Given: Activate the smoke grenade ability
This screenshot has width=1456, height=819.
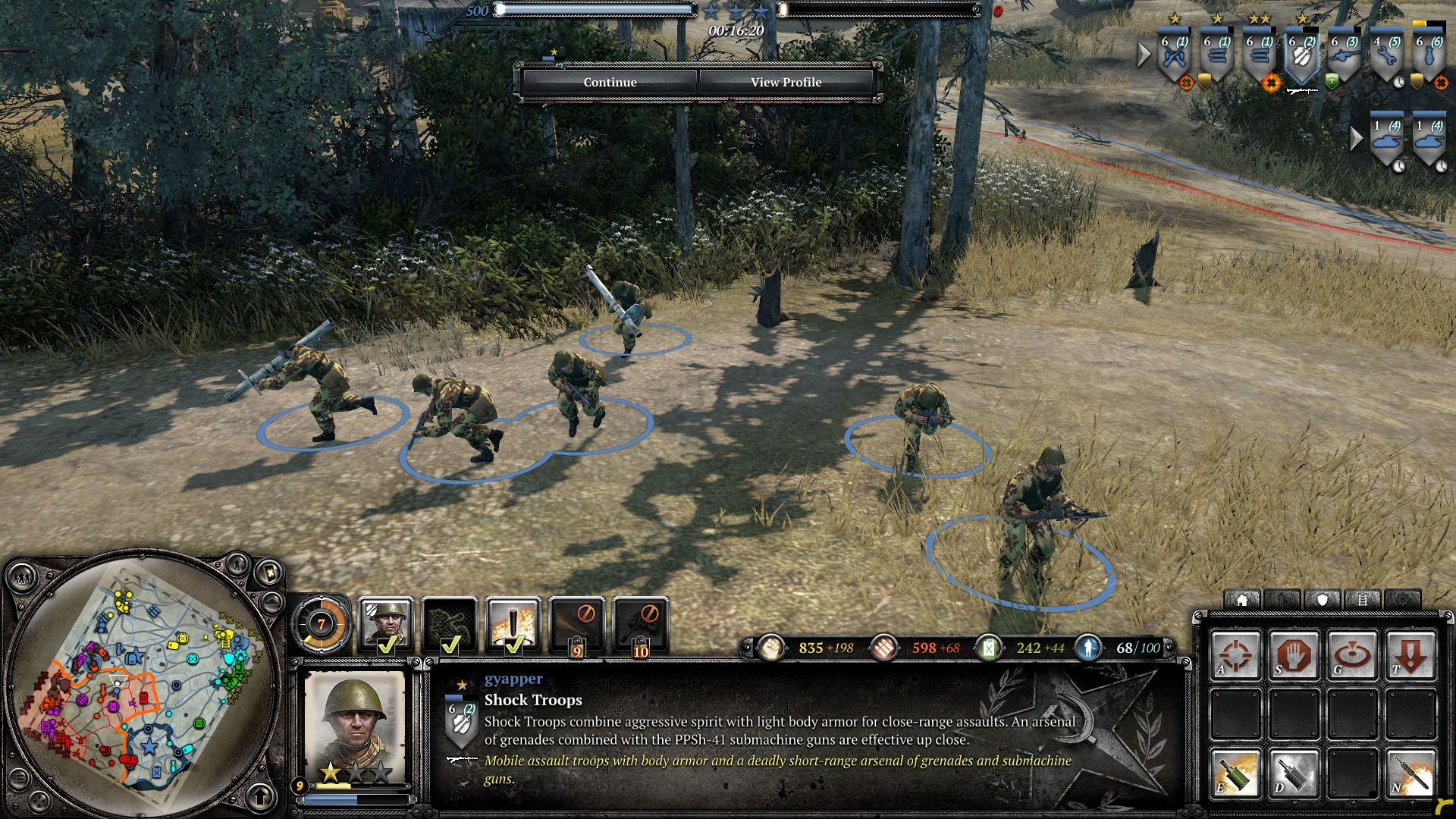Looking at the screenshot, I should click(1294, 772).
